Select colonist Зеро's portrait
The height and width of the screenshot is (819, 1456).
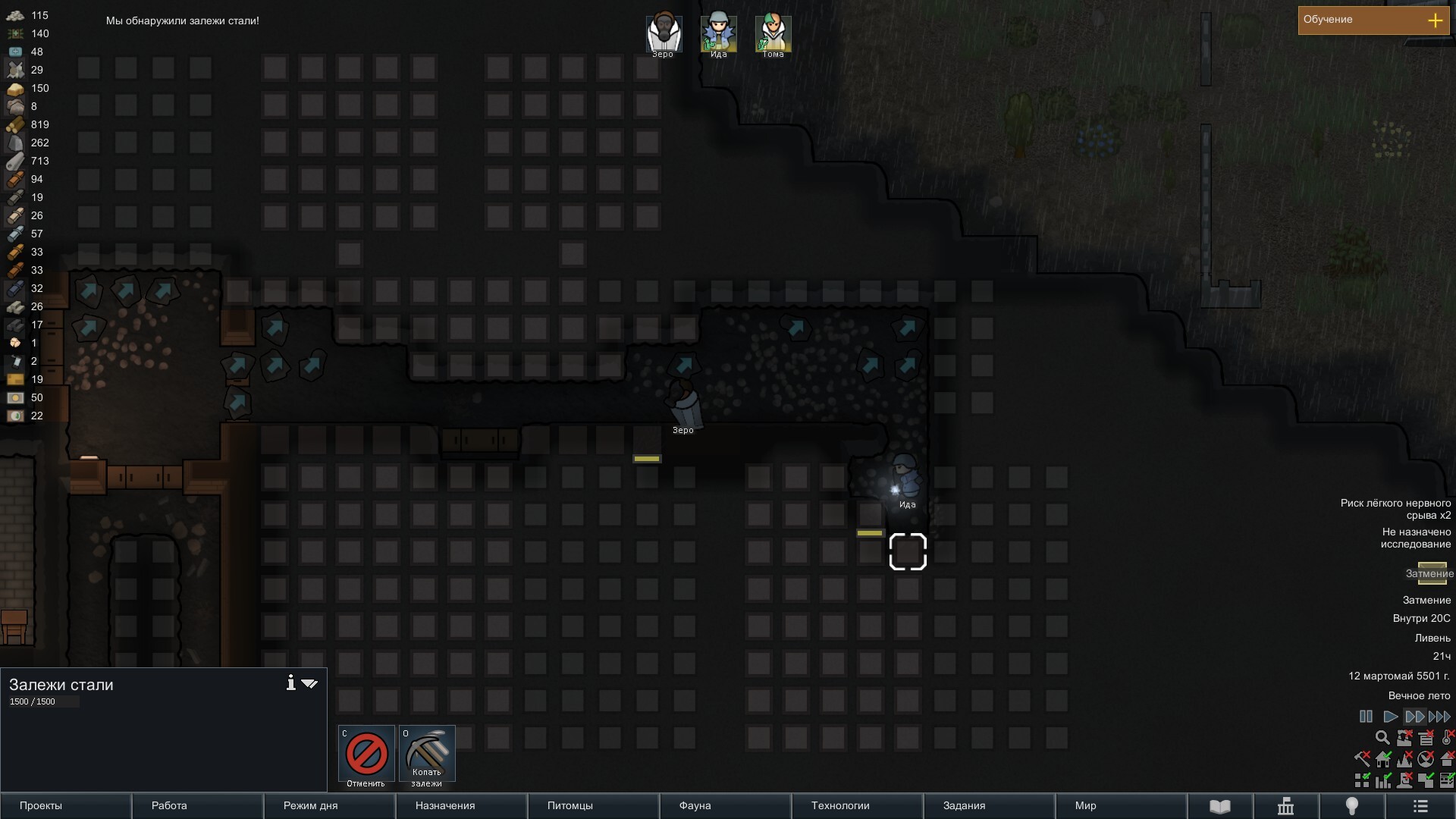coord(664,34)
